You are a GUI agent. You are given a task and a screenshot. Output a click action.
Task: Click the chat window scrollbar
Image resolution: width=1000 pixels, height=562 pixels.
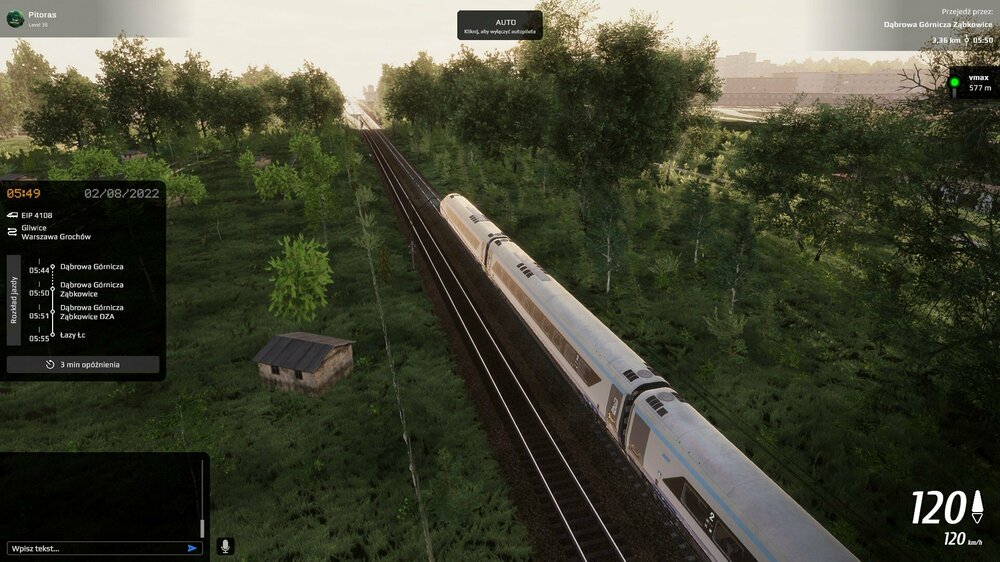pyautogui.click(x=202, y=500)
